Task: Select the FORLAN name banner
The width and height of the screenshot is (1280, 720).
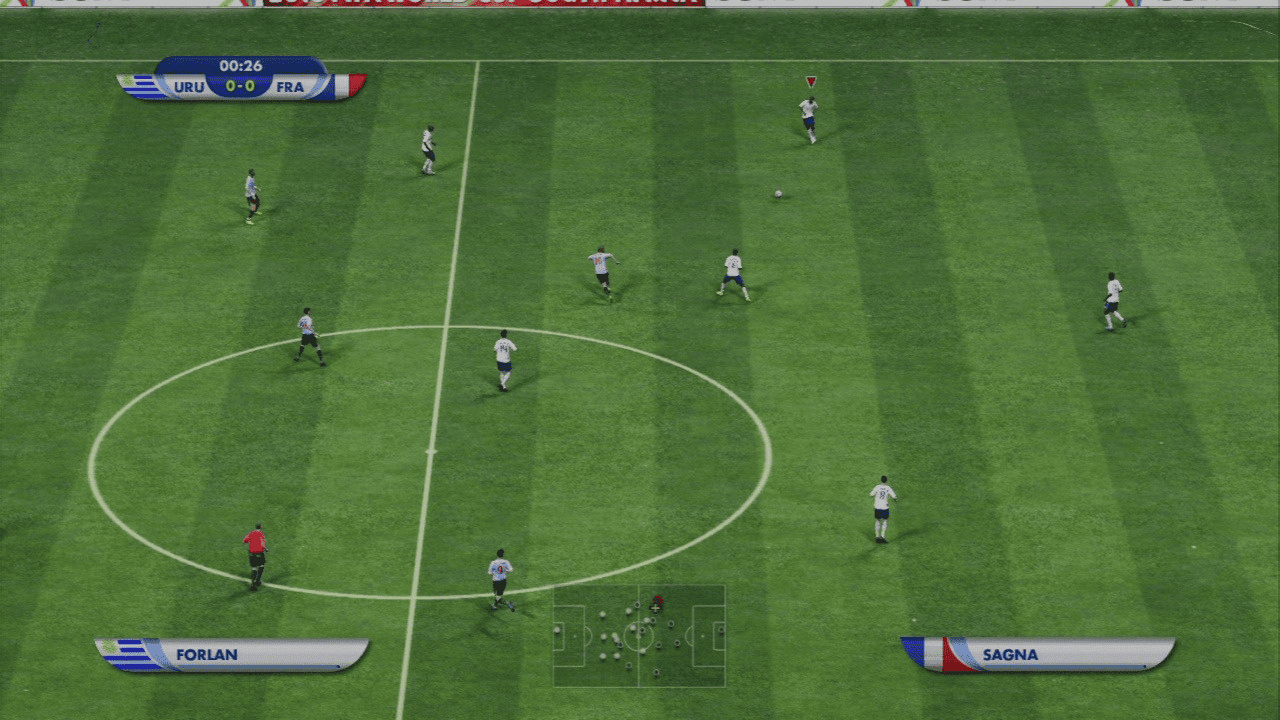Action: tap(205, 653)
